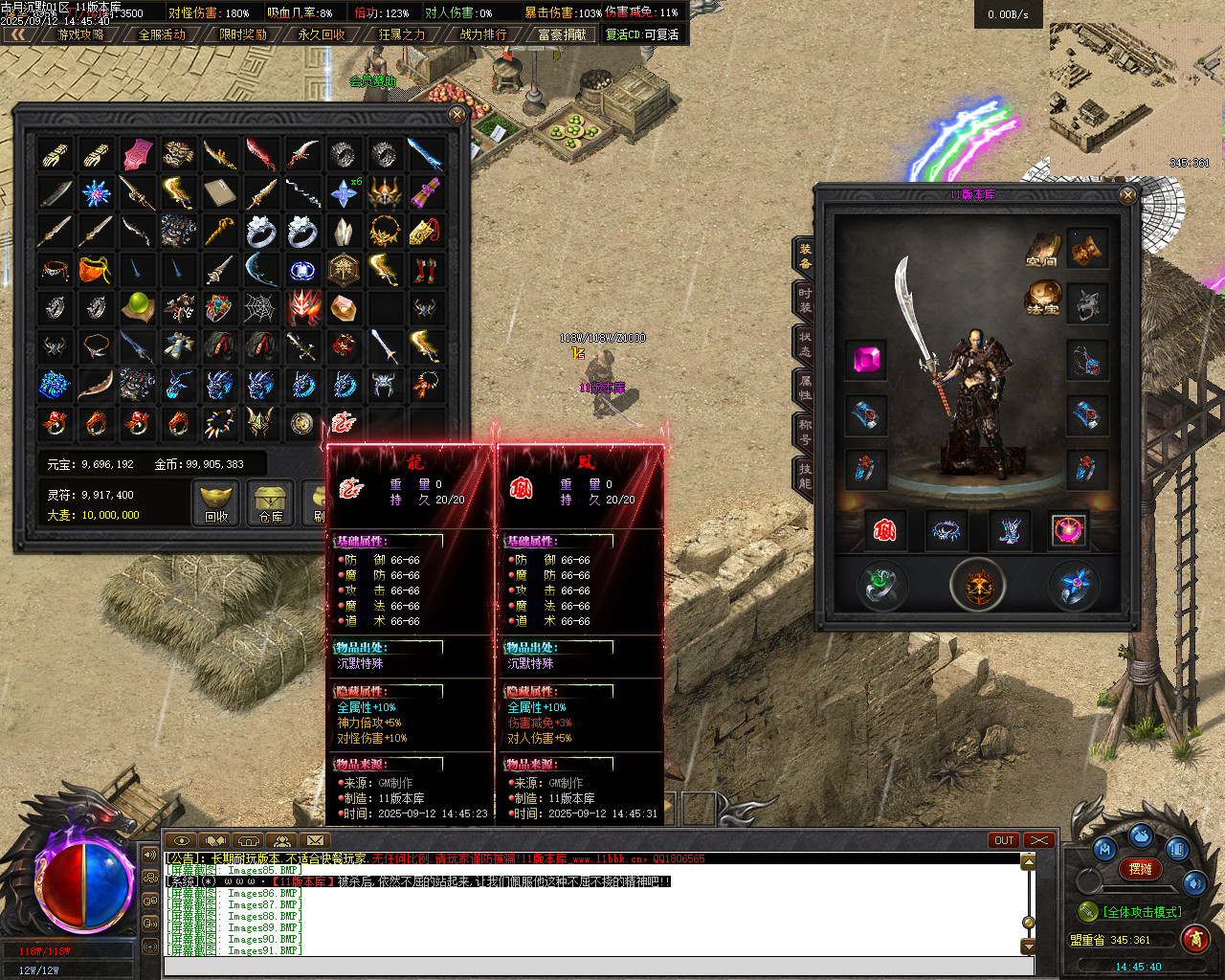Open the 游戏攻略 game guide menu
The image size is (1225, 980).
[x=80, y=34]
